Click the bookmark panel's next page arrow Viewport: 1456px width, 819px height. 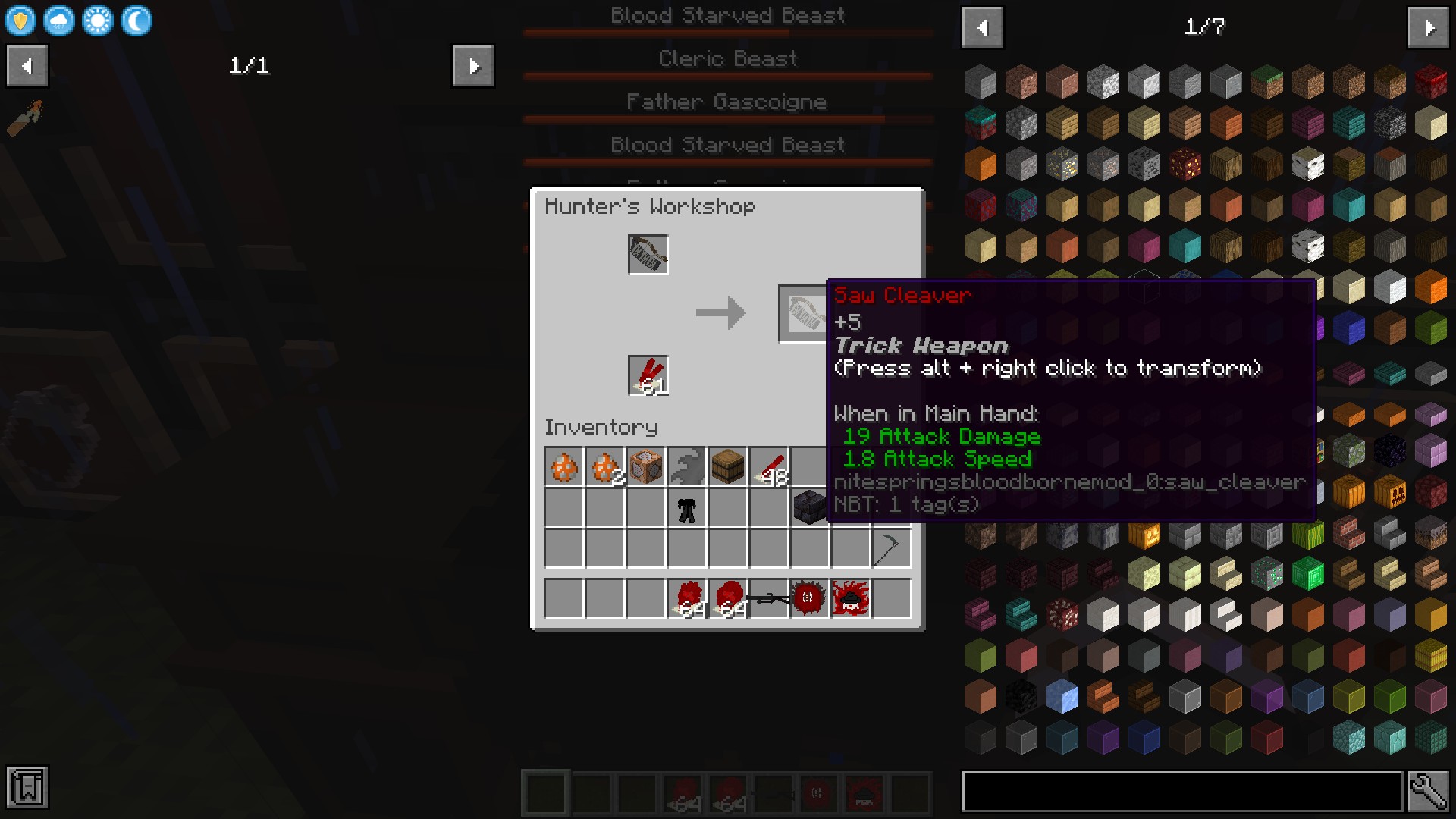click(472, 67)
